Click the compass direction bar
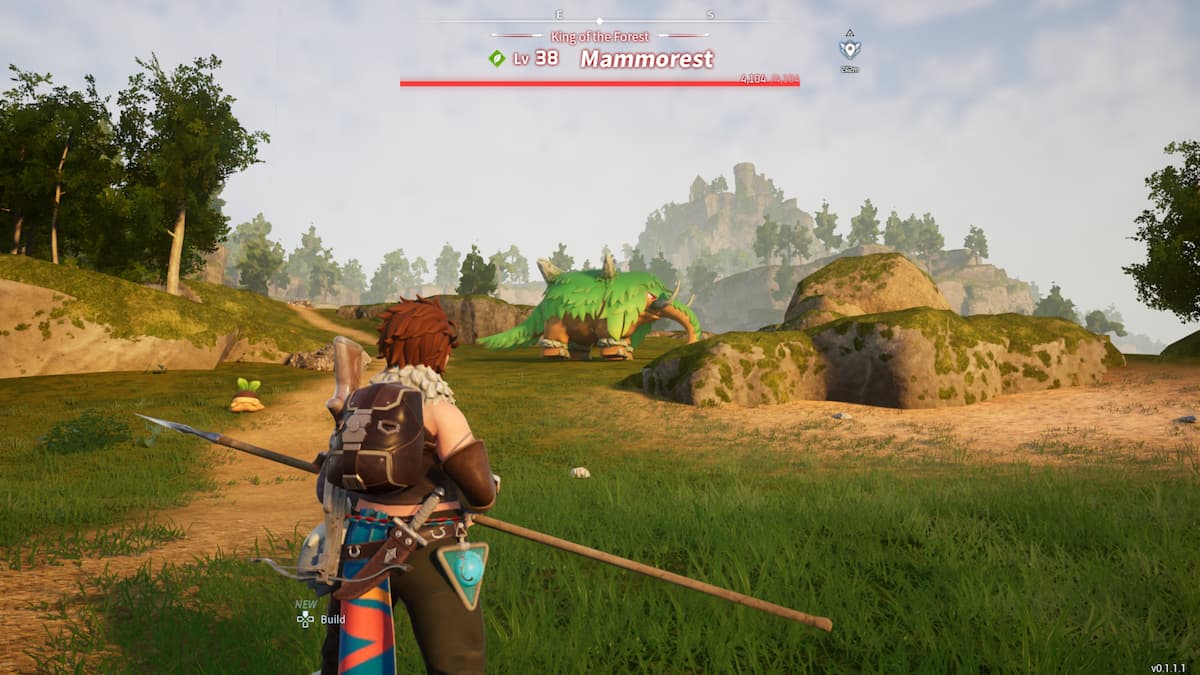 [600, 19]
